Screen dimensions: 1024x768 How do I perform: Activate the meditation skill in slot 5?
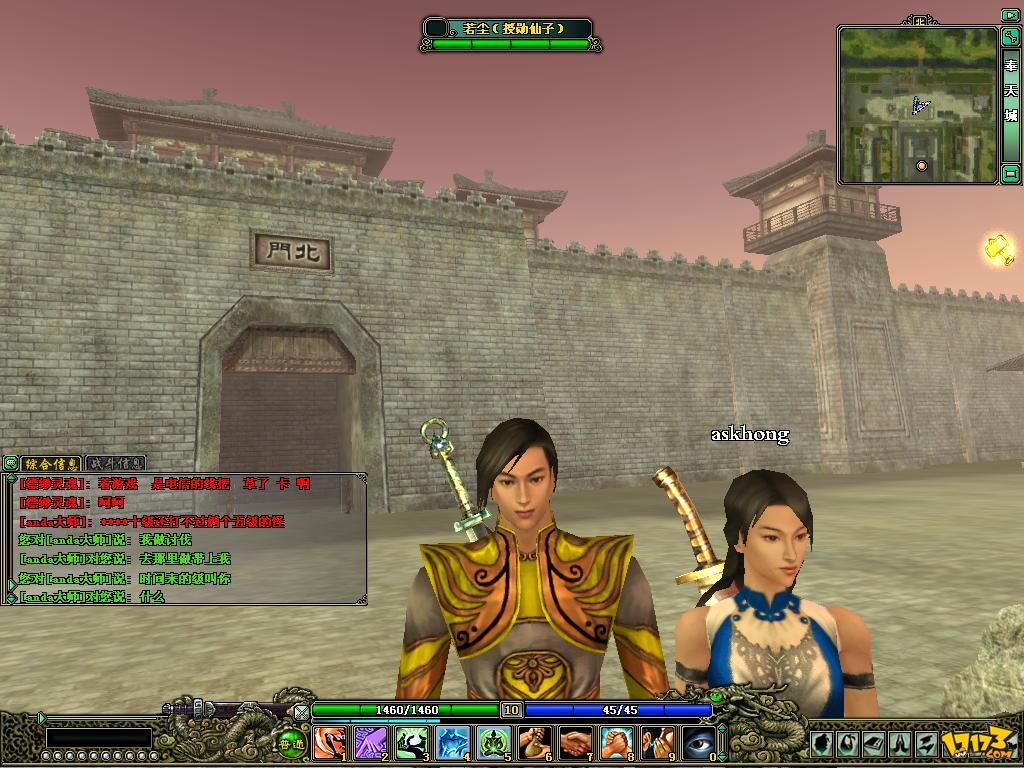pos(492,742)
